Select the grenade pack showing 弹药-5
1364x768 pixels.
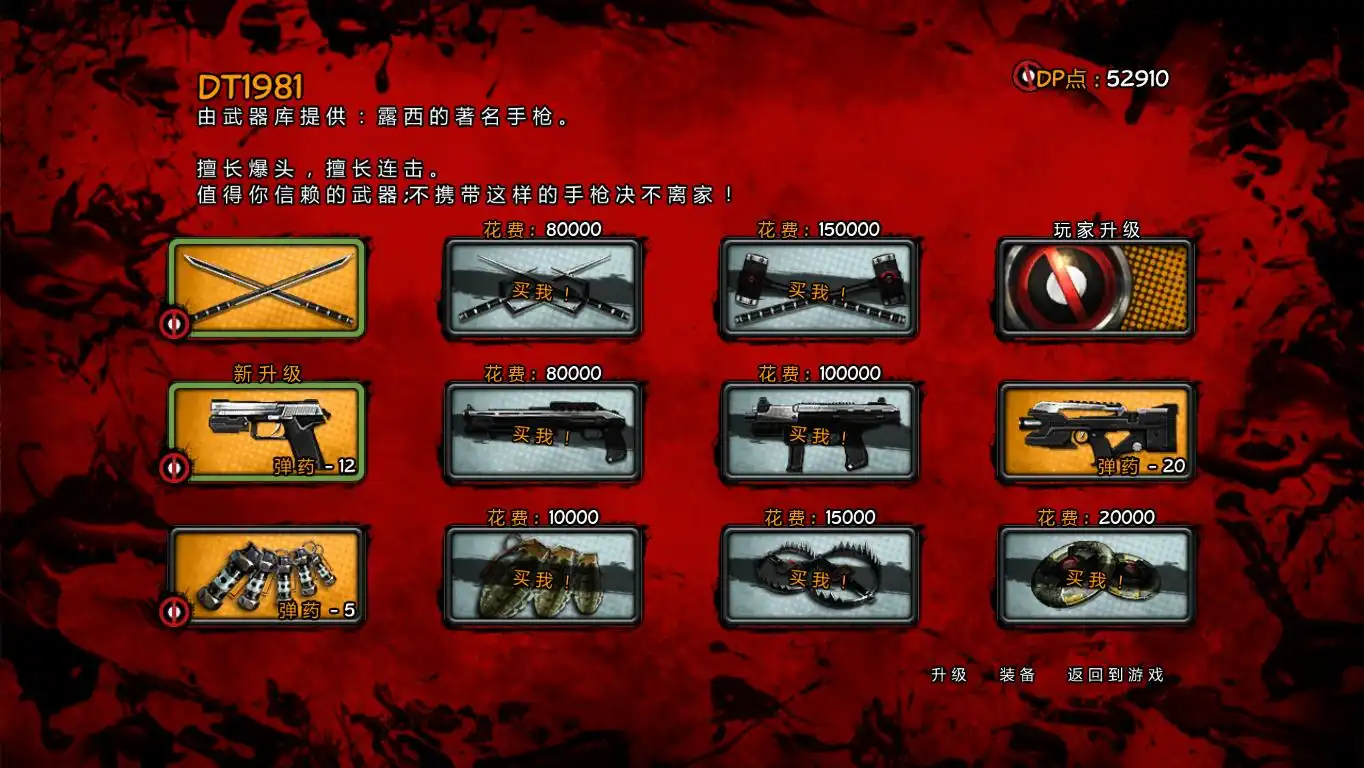[266, 576]
